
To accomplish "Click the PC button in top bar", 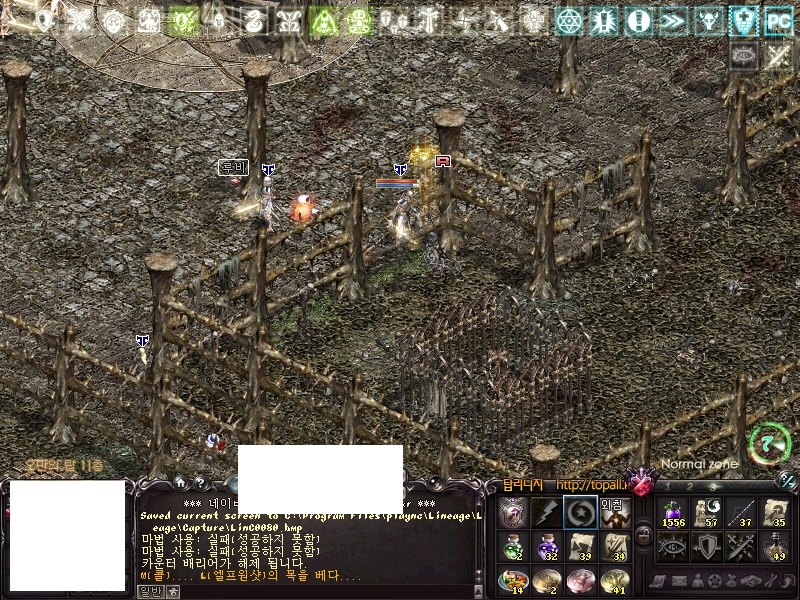I will 777,20.
